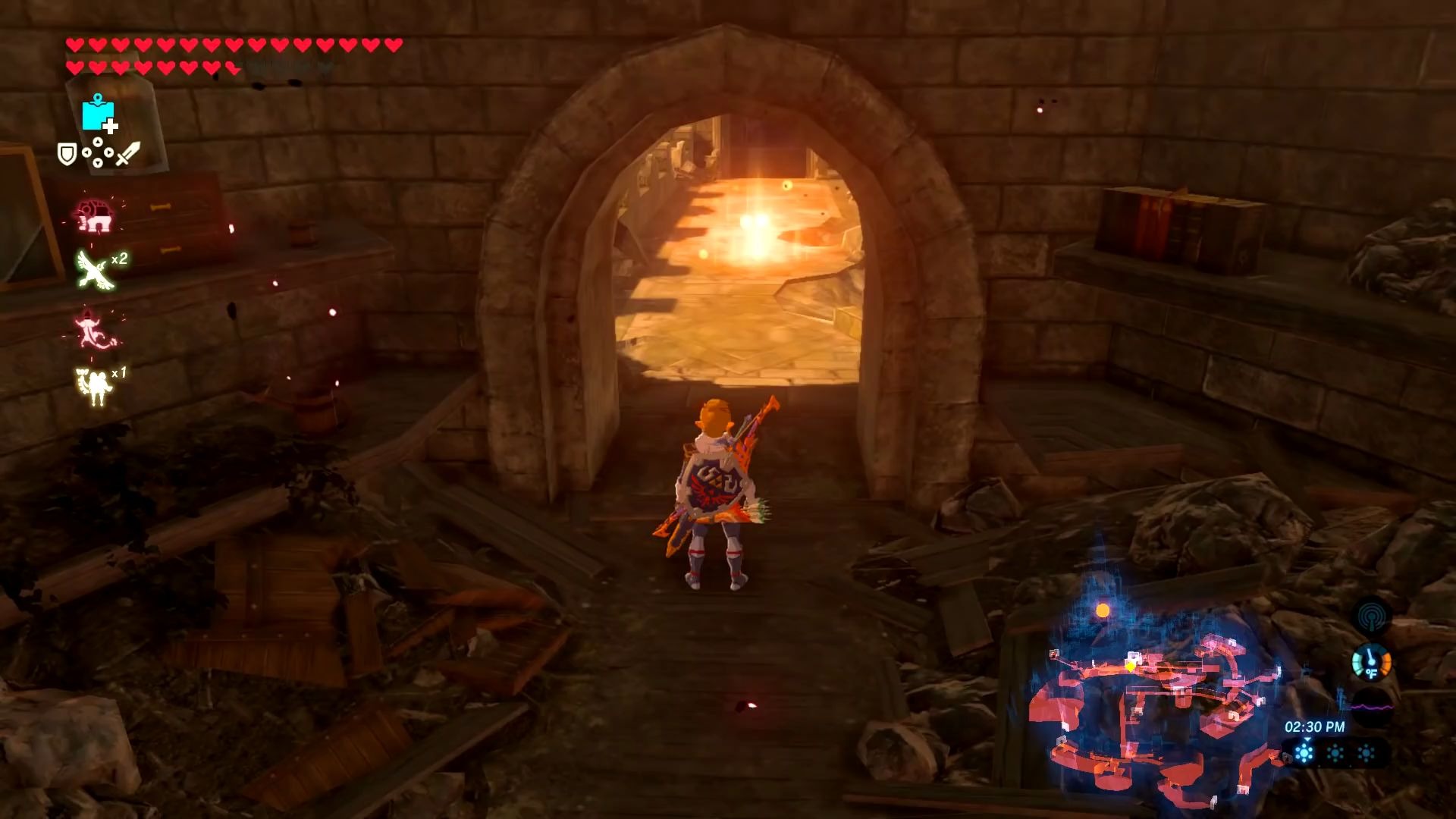Select the yellow player position dot on the minimap

[x=1129, y=667]
